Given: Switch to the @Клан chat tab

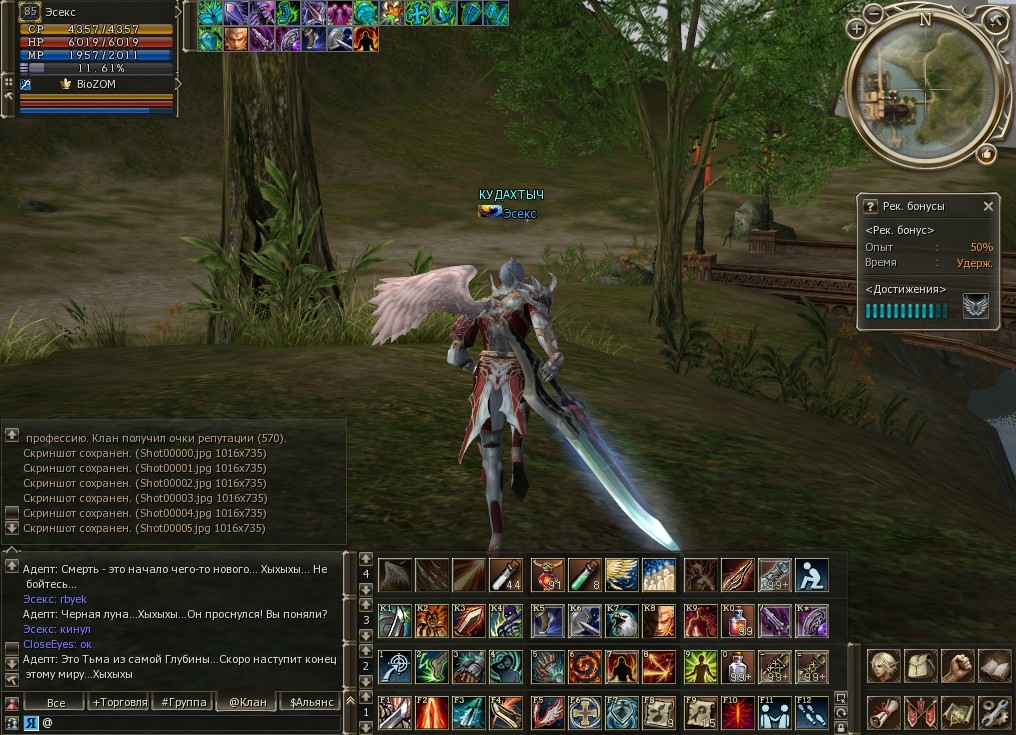Looking at the screenshot, I should [247, 702].
